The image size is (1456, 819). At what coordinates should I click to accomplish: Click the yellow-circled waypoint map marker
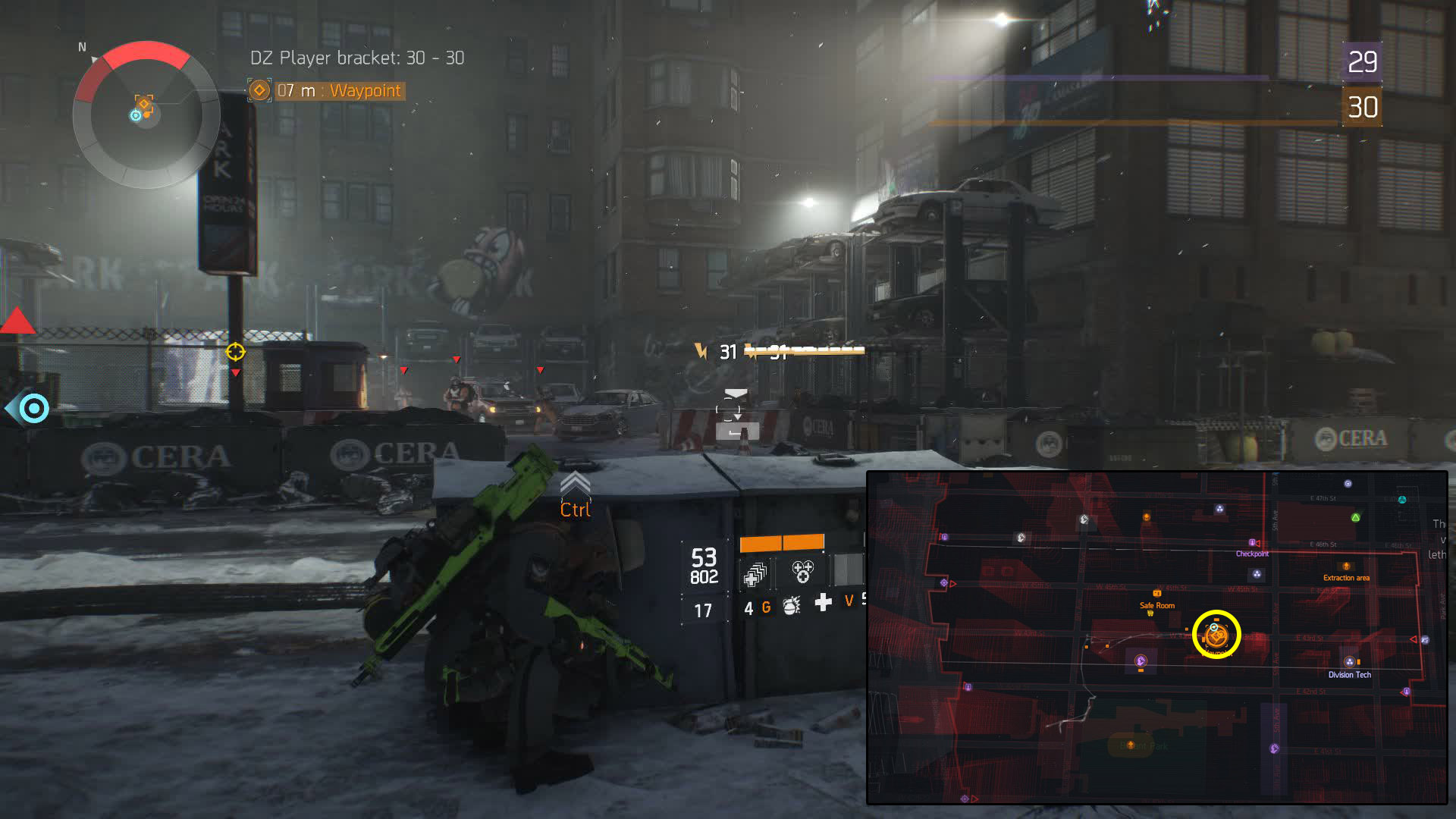coord(1216,635)
